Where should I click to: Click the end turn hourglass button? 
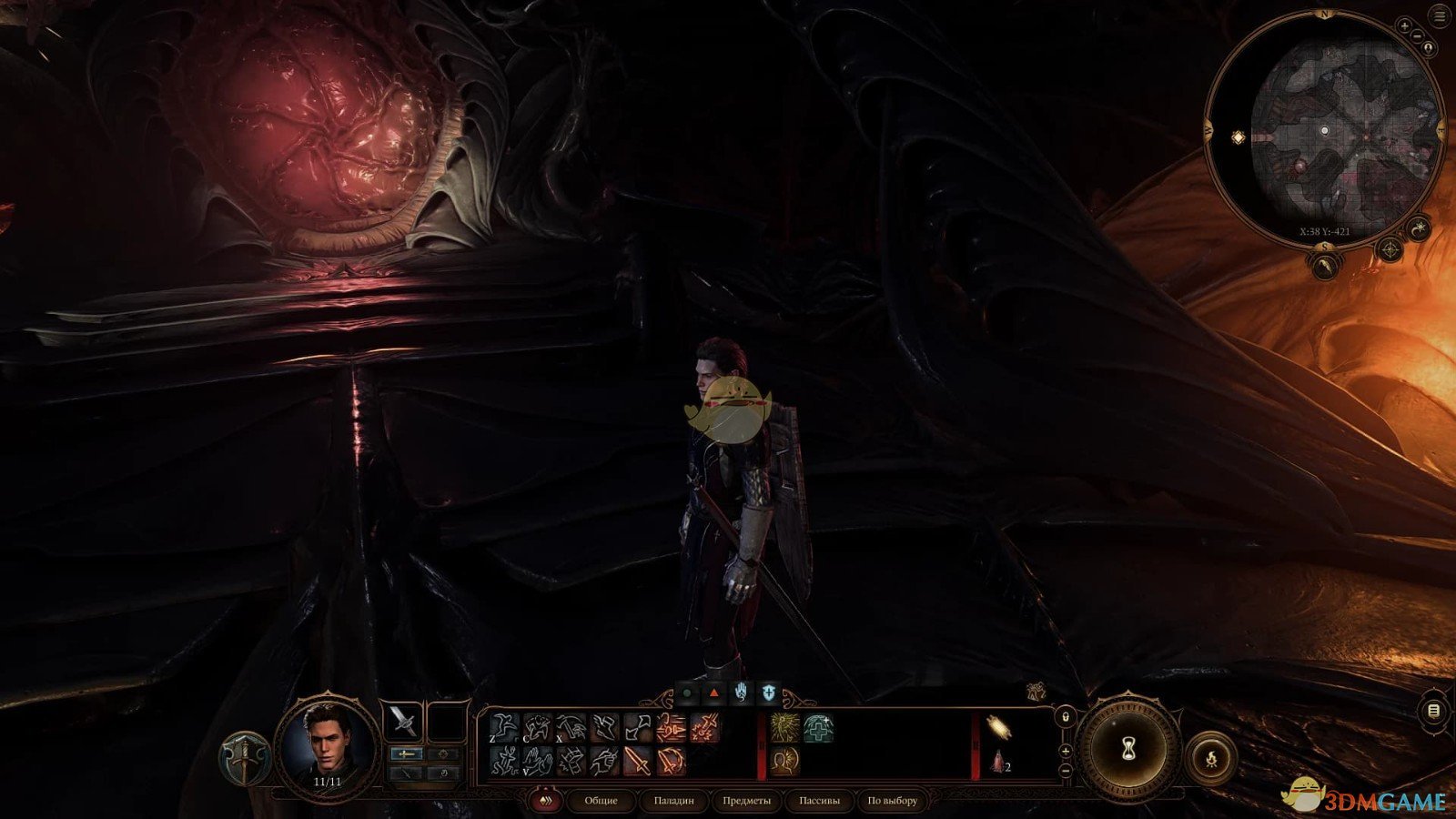point(1128,749)
